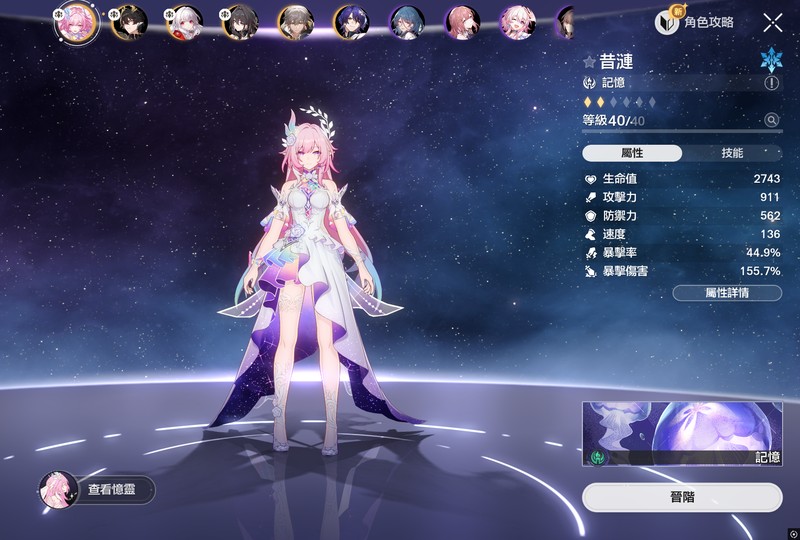Click the ice element snowflake icon

tap(771, 57)
